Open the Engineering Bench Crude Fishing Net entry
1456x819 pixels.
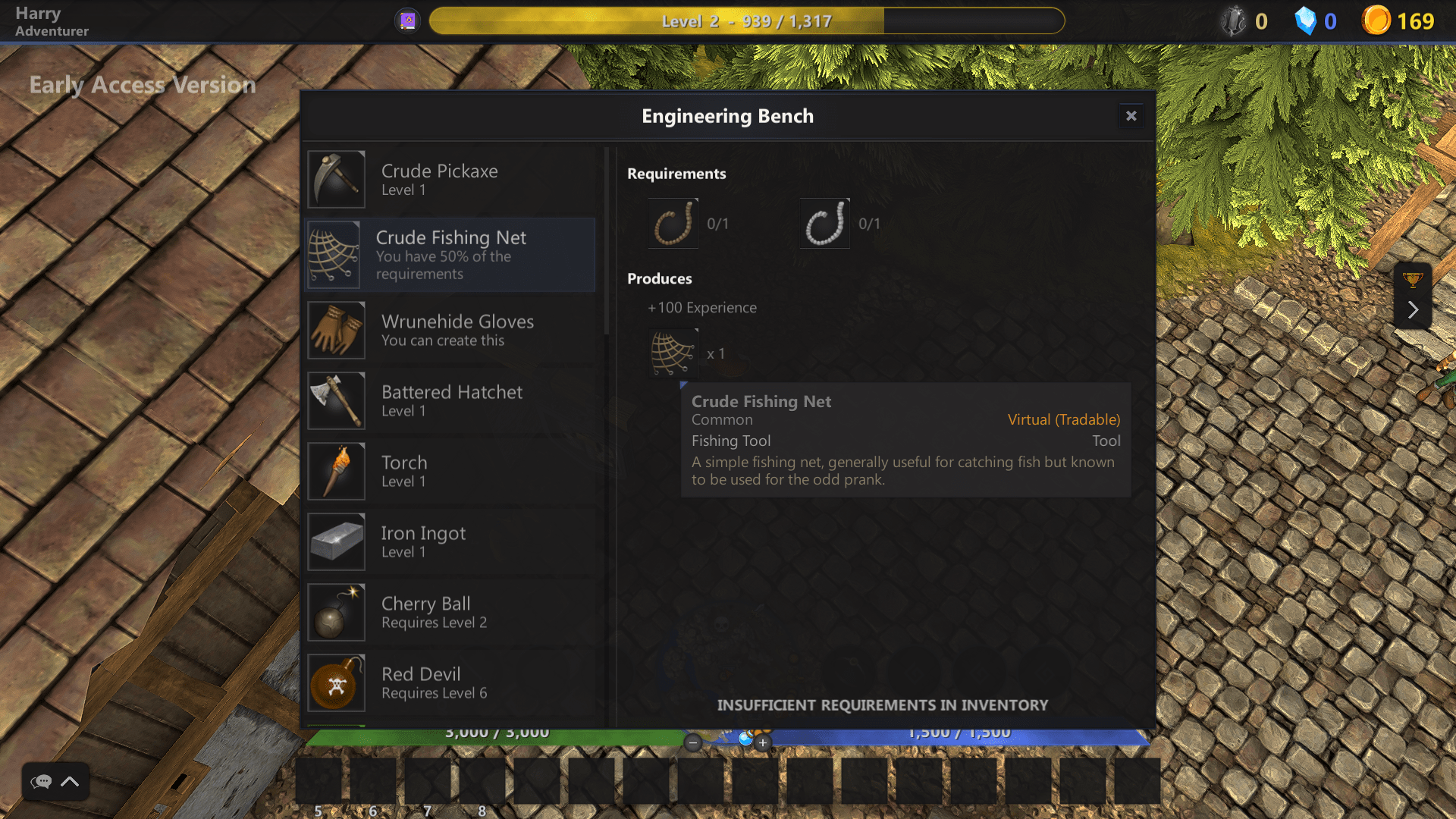[450, 255]
